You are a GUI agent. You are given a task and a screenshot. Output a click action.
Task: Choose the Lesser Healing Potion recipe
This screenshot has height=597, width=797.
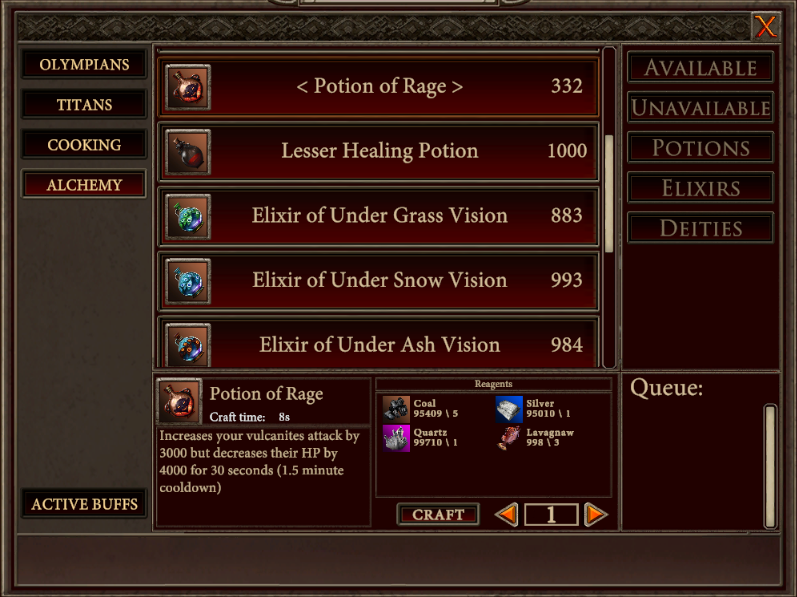pyautogui.click(x=379, y=152)
